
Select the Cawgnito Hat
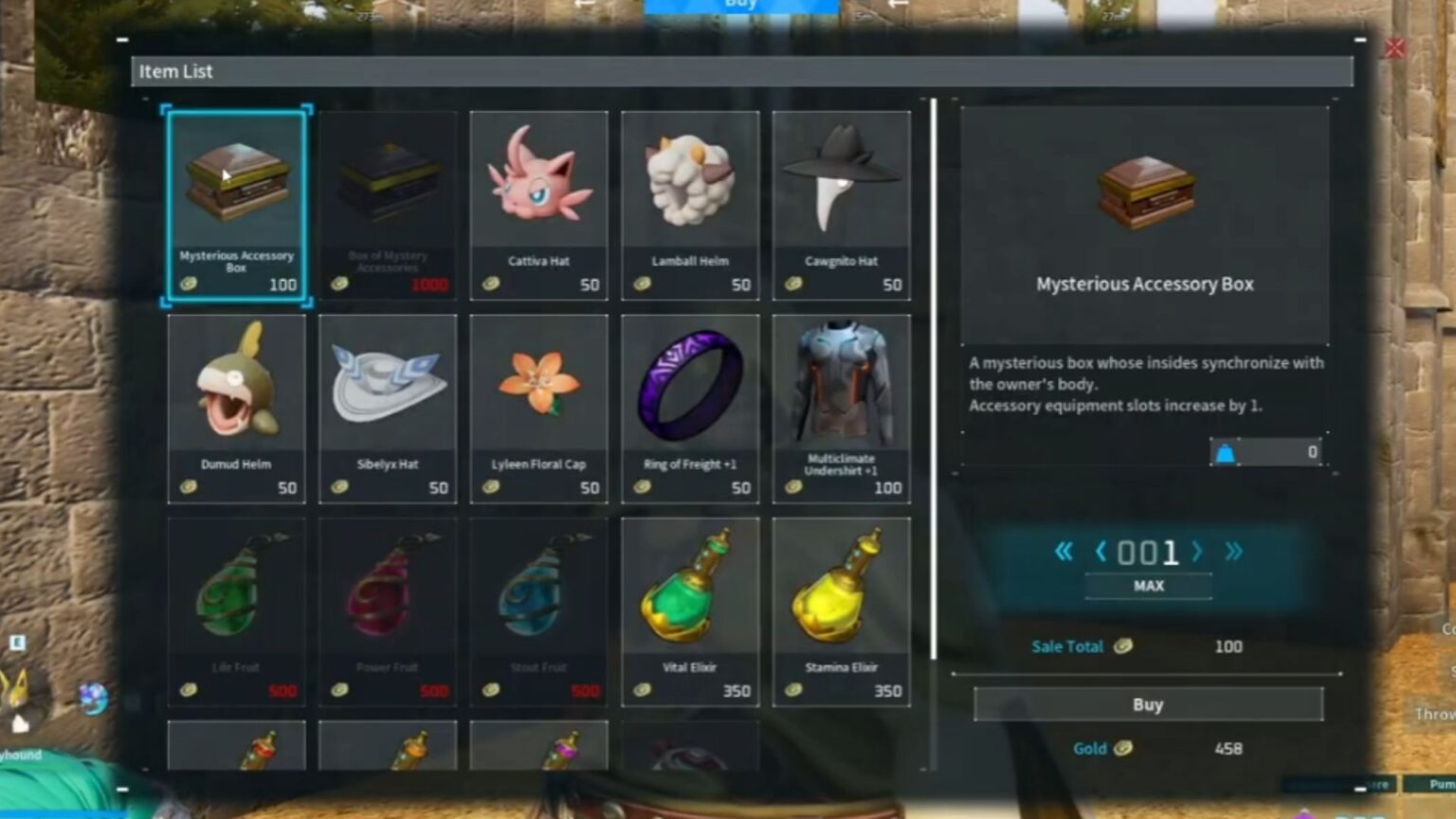(841, 199)
